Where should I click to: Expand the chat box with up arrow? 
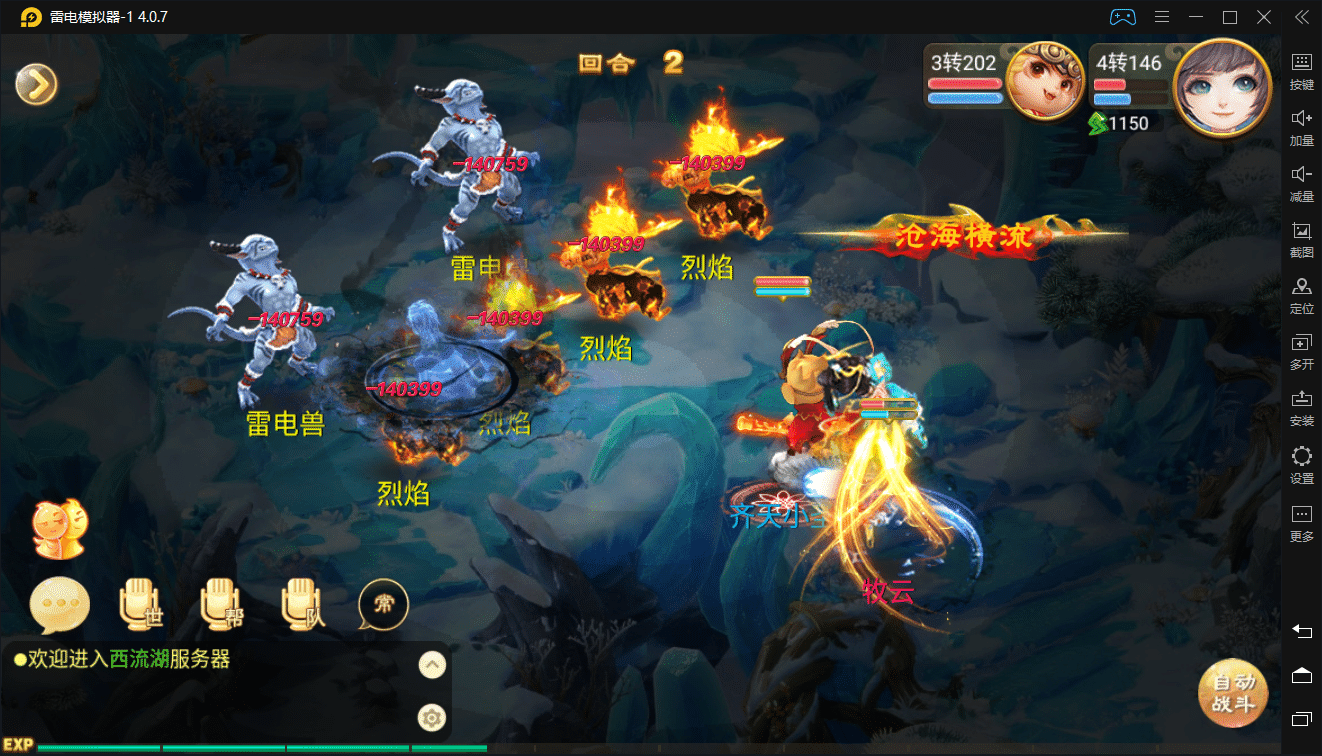pos(431,664)
